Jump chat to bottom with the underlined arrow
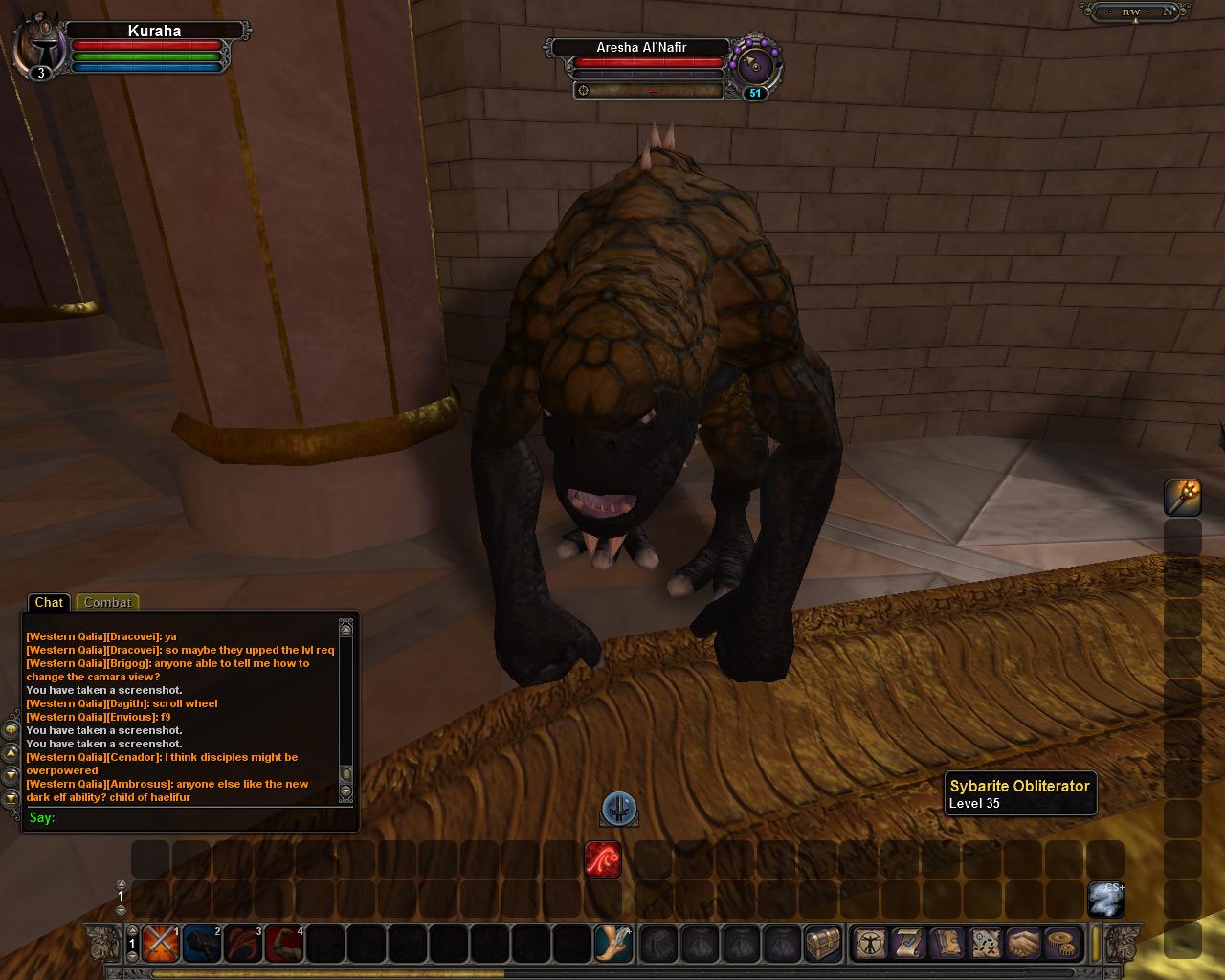The width and height of the screenshot is (1225, 980). (x=11, y=797)
